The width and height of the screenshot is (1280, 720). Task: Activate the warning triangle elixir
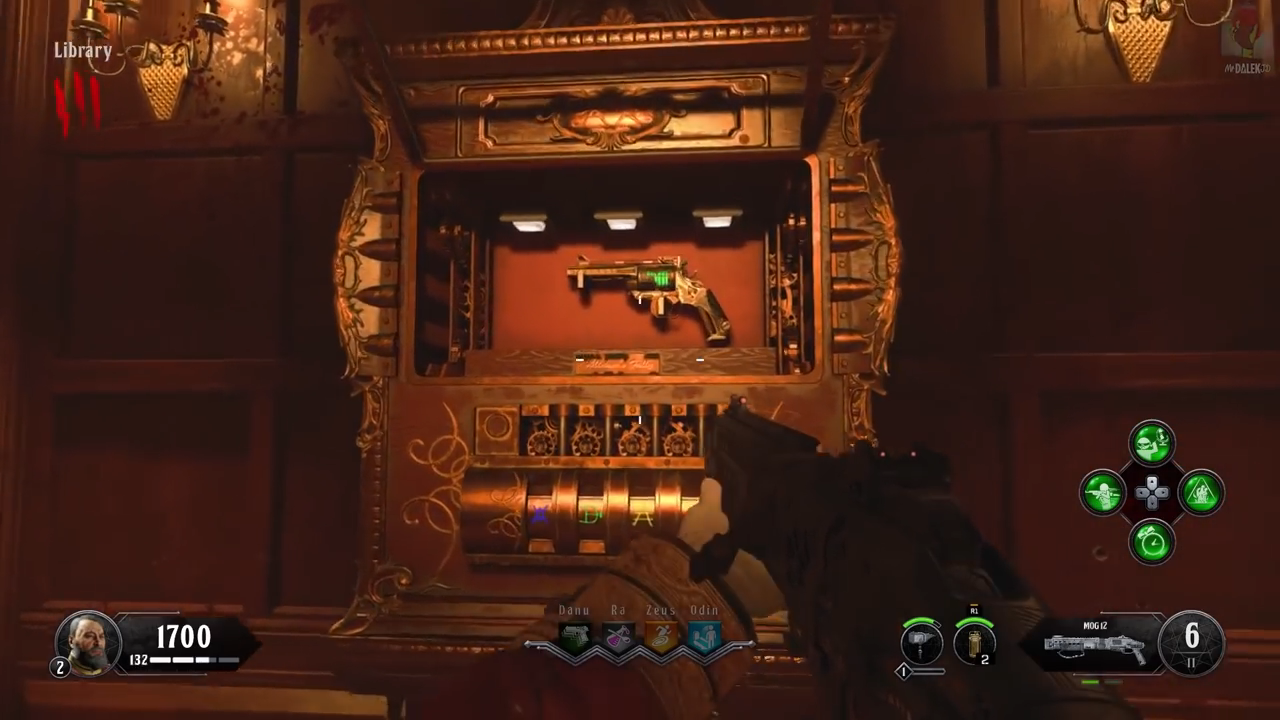pyautogui.click(x=1201, y=493)
